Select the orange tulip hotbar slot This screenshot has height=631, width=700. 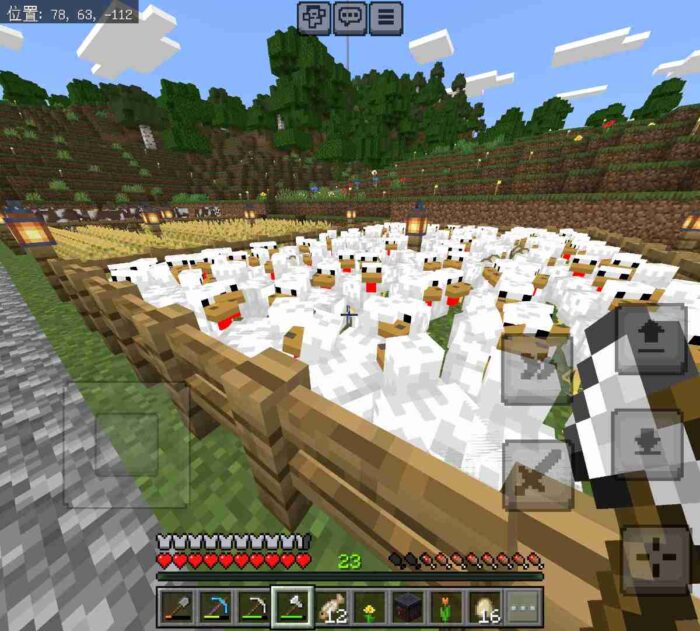(446, 607)
